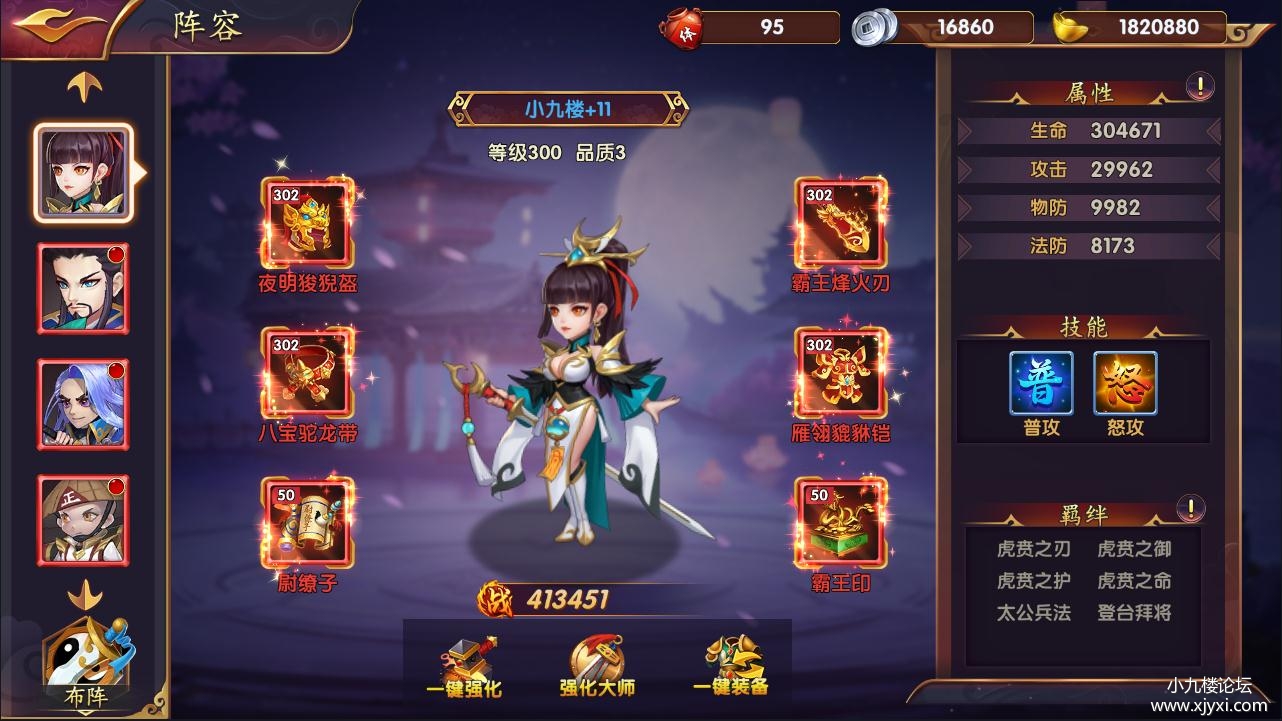The height and width of the screenshot is (721, 1282).
Task: Show earlier heroes with the upper gold arrow
Action: (x=85, y=89)
